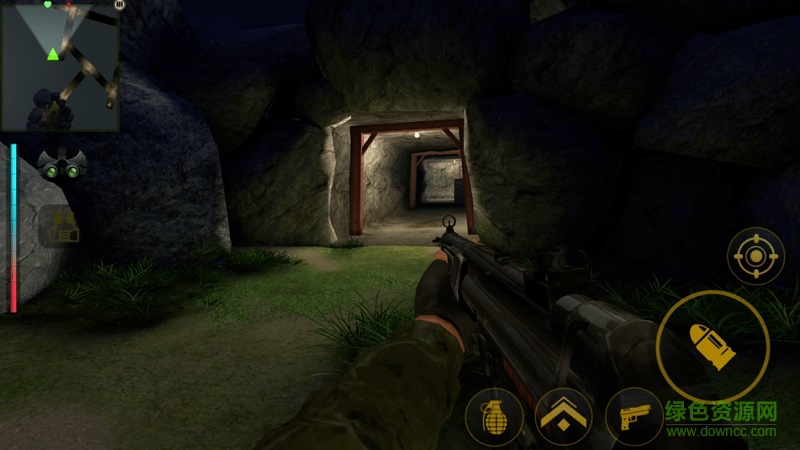The image size is (800, 450).
Task: Fire the weapon with the bullet button
Action: [x=712, y=346]
